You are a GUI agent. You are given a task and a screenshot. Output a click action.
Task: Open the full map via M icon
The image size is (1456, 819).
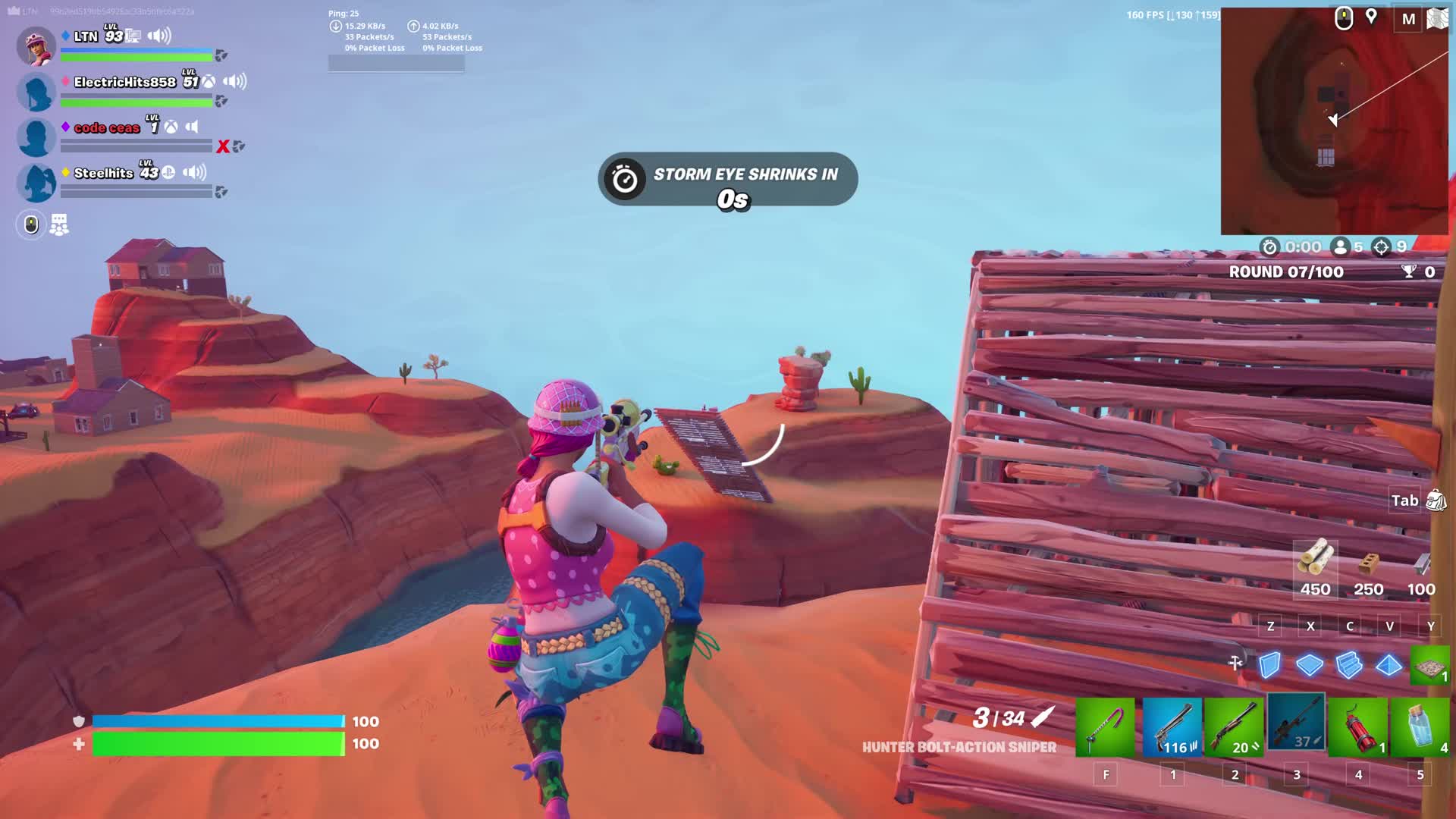(1409, 20)
